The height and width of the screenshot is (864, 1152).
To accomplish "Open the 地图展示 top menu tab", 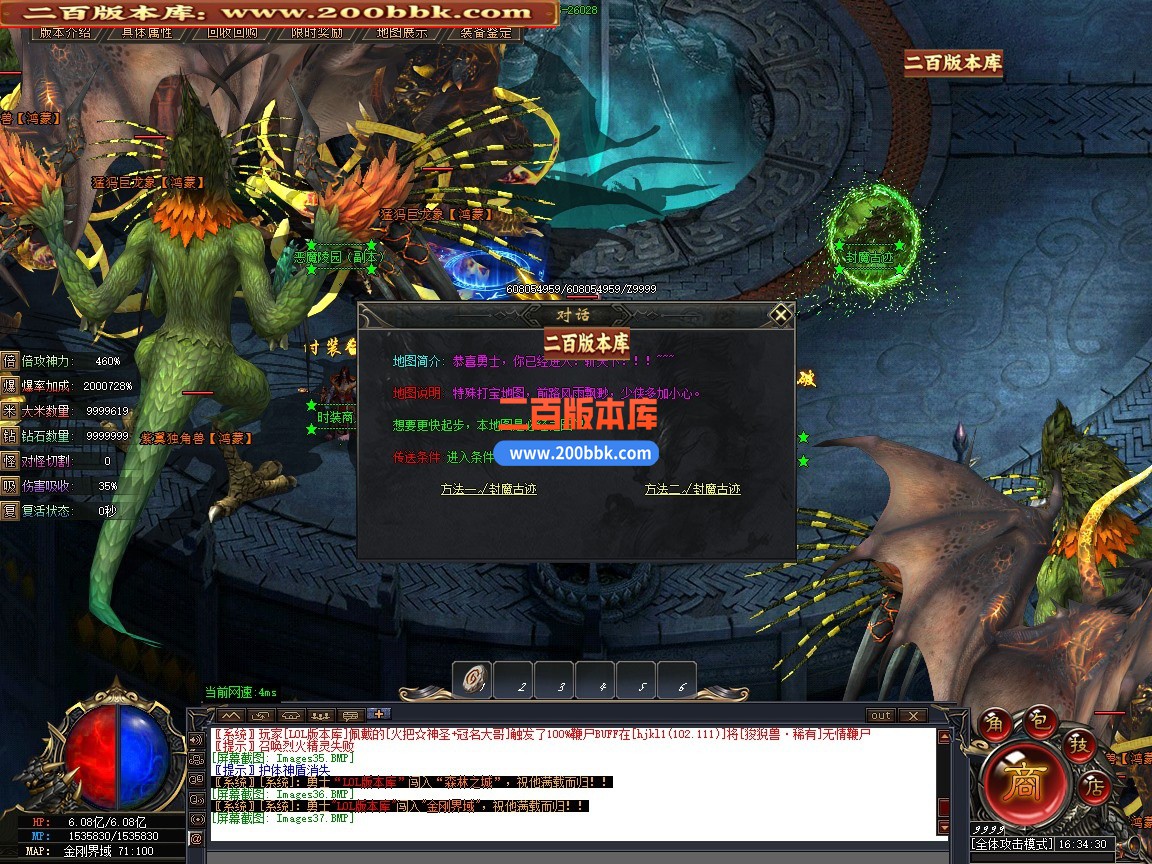I will tap(402, 32).
